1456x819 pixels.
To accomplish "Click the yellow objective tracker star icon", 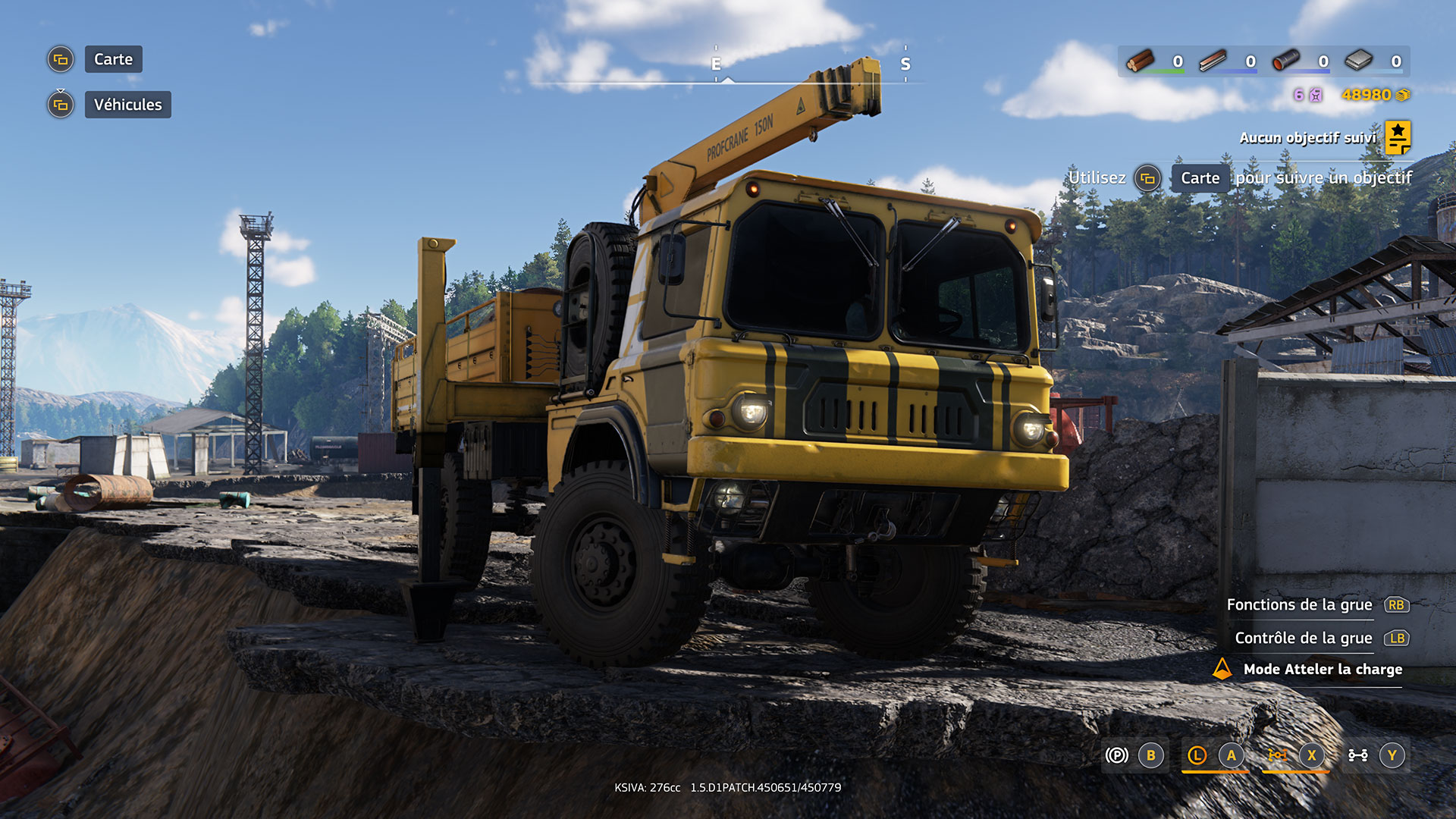I will click(x=1398, y=137).
